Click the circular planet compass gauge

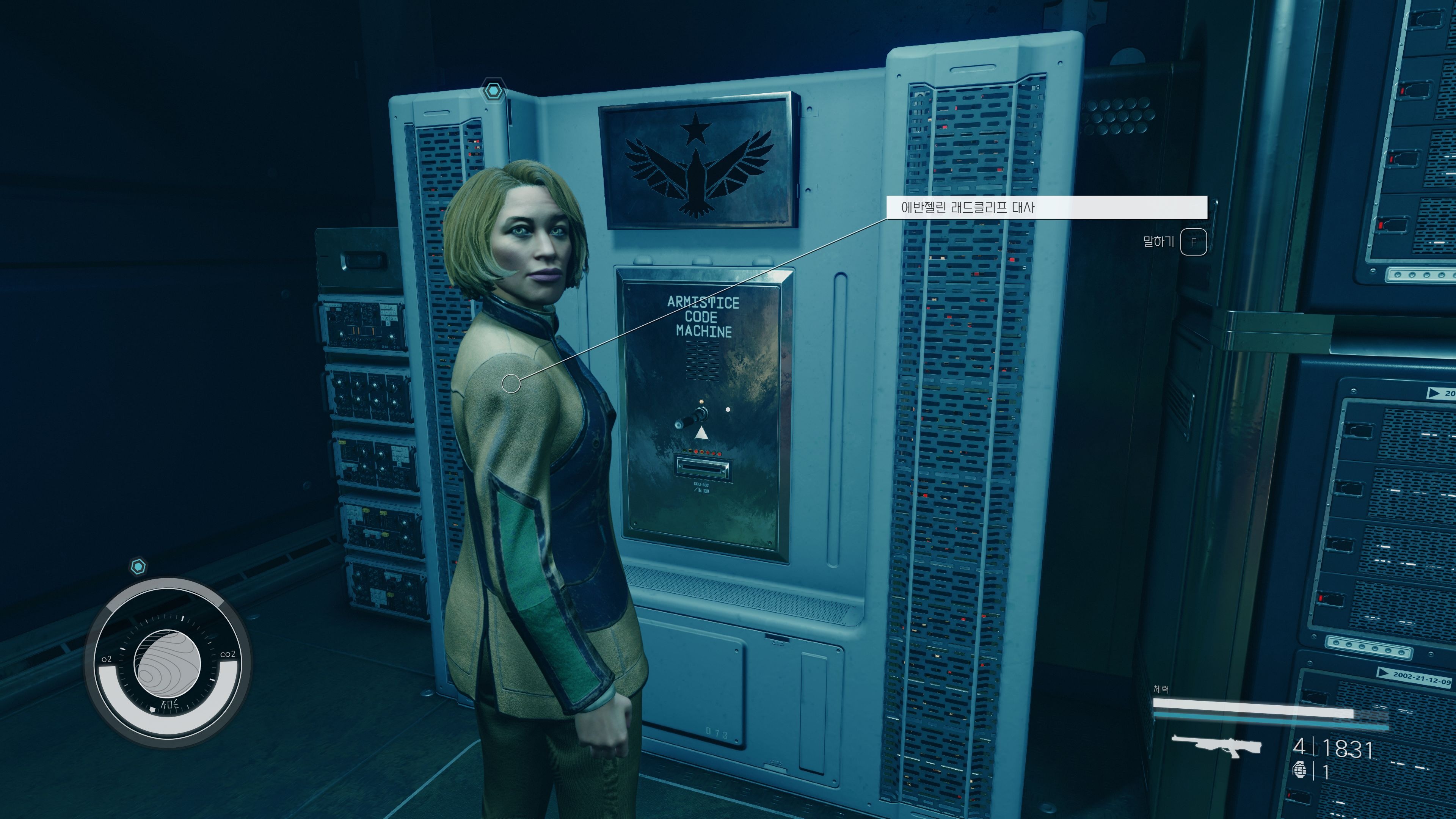pyautogui.click(x=167, y=662)
